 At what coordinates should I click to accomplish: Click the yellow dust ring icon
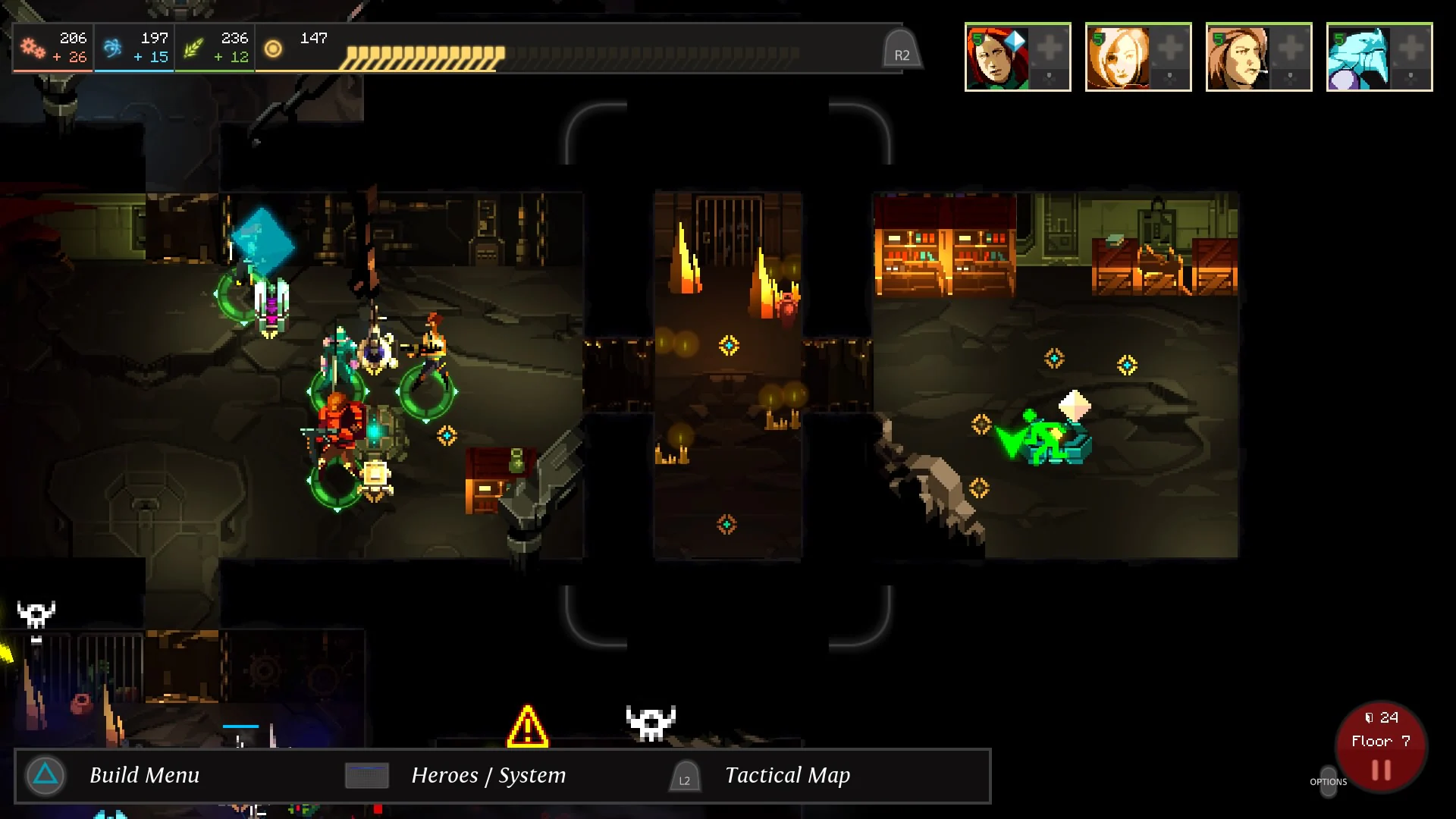pos(271,49)
